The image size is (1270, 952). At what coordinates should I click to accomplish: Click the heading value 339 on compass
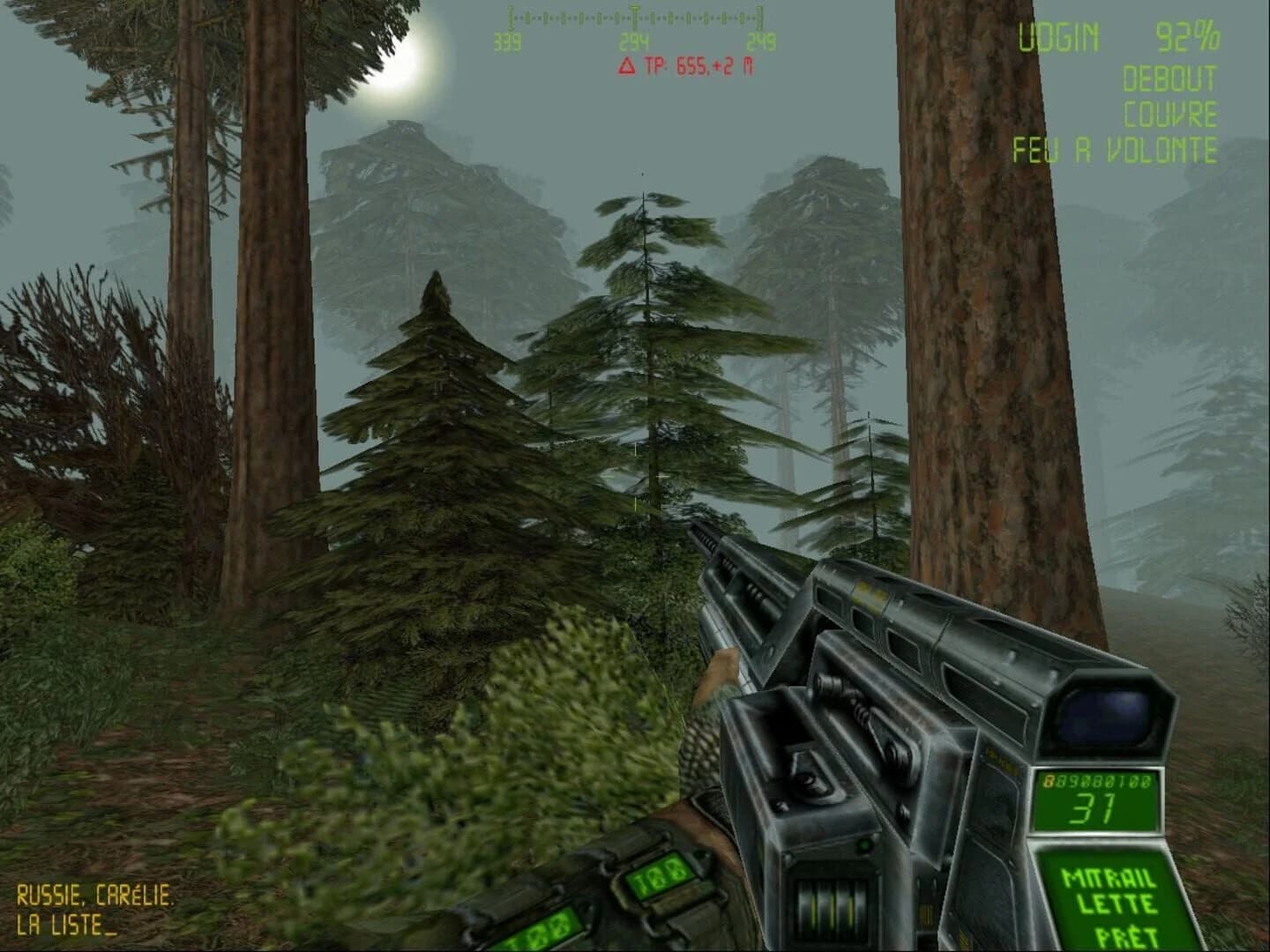[505, 39]
